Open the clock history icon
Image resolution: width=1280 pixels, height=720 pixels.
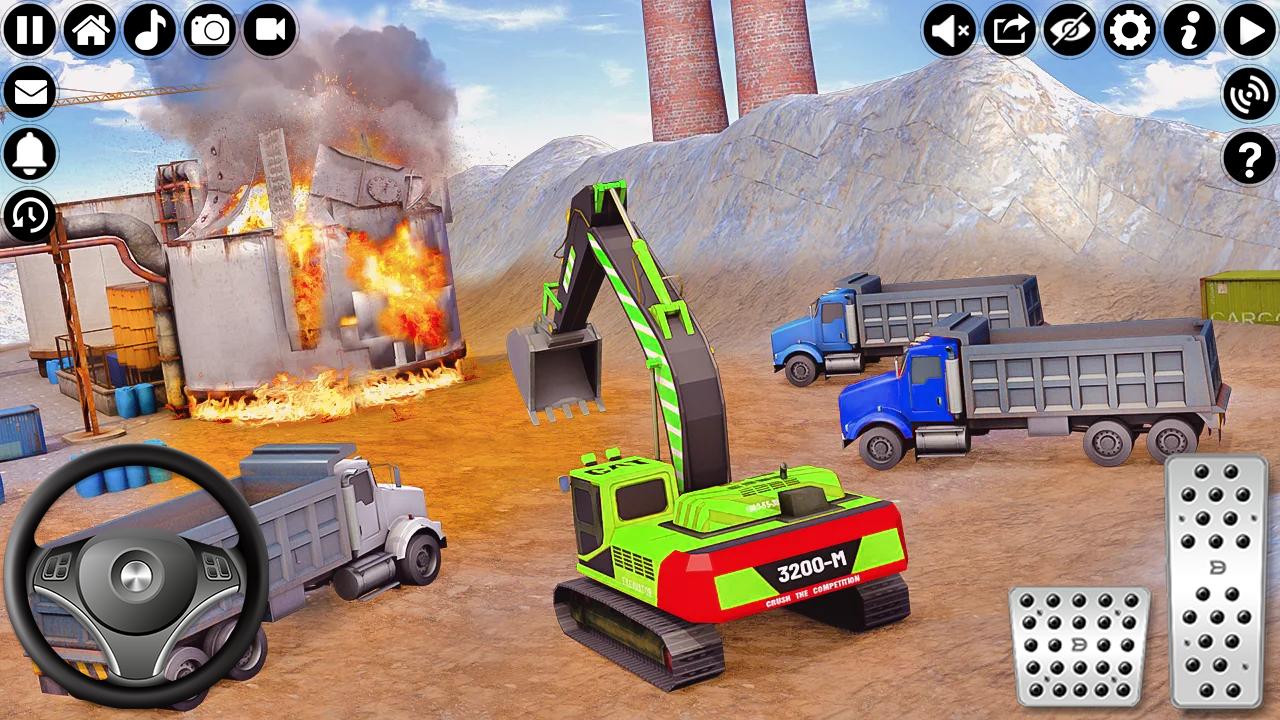tap(30, 215)
